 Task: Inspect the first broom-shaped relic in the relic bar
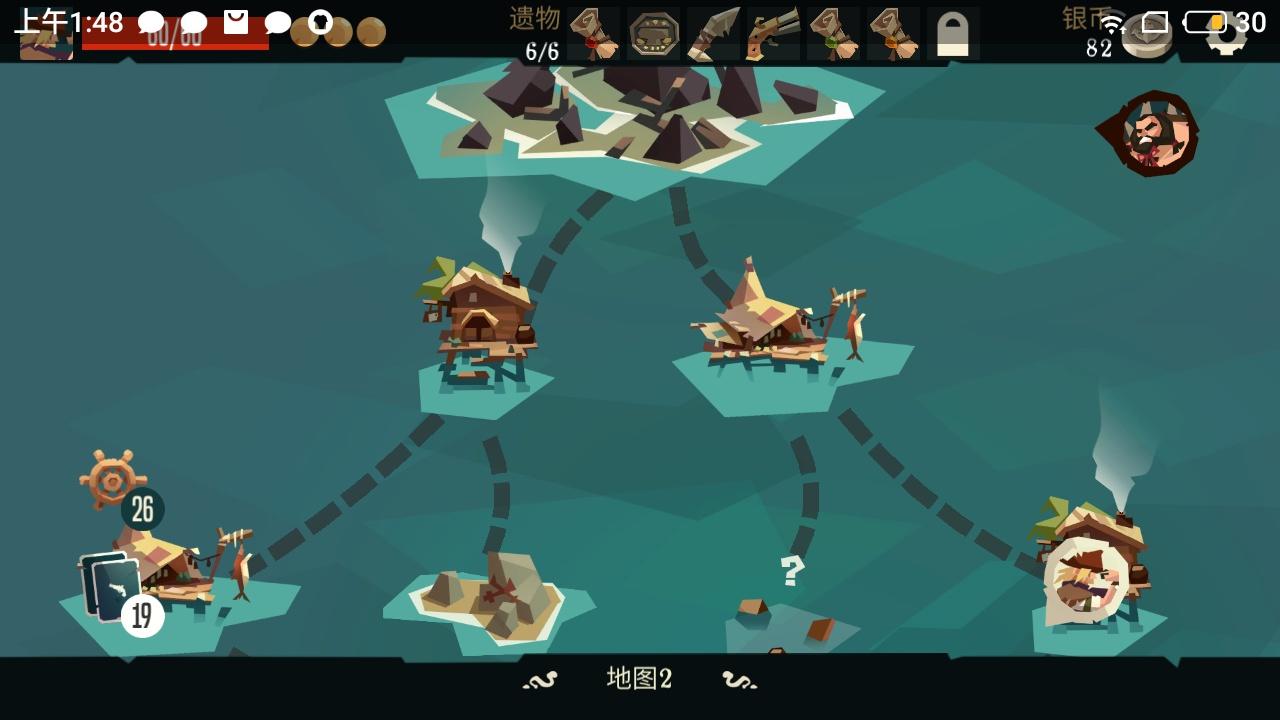595,30
